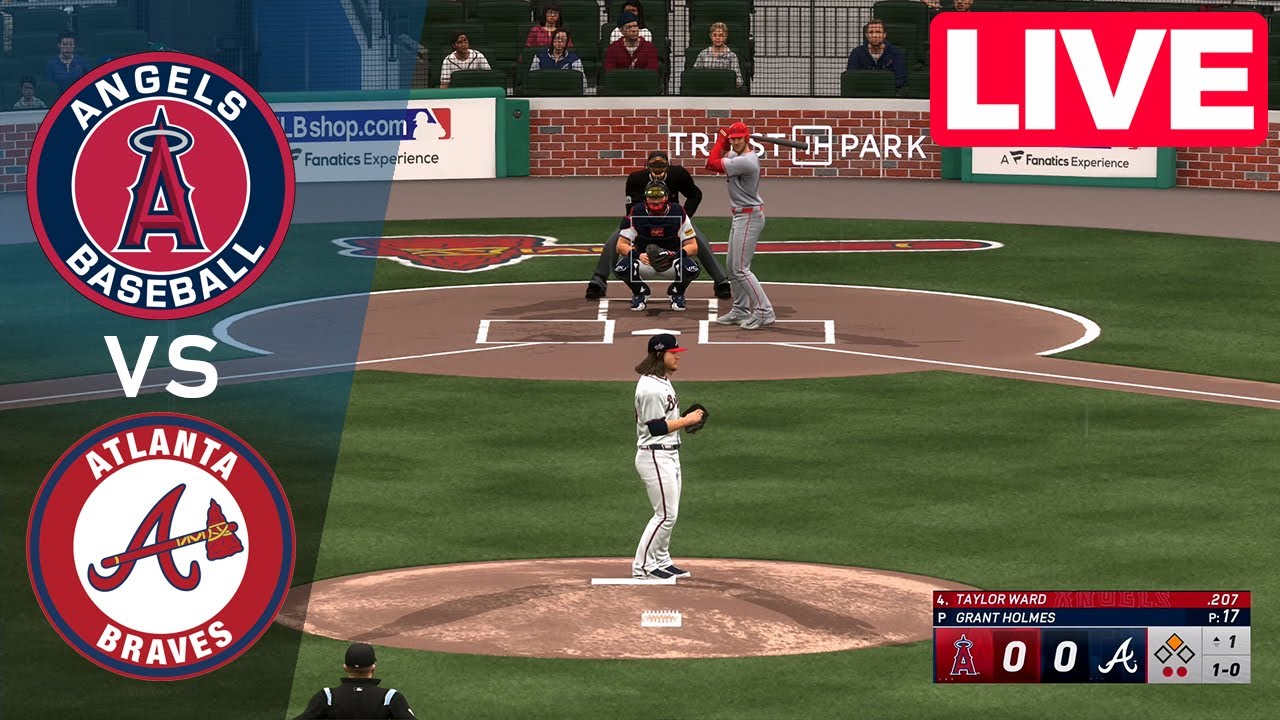Click the Braves cursive 'A' on the scoreboard
Image resolution: width=1280 pixels, height=720 pixels.
1119,656
